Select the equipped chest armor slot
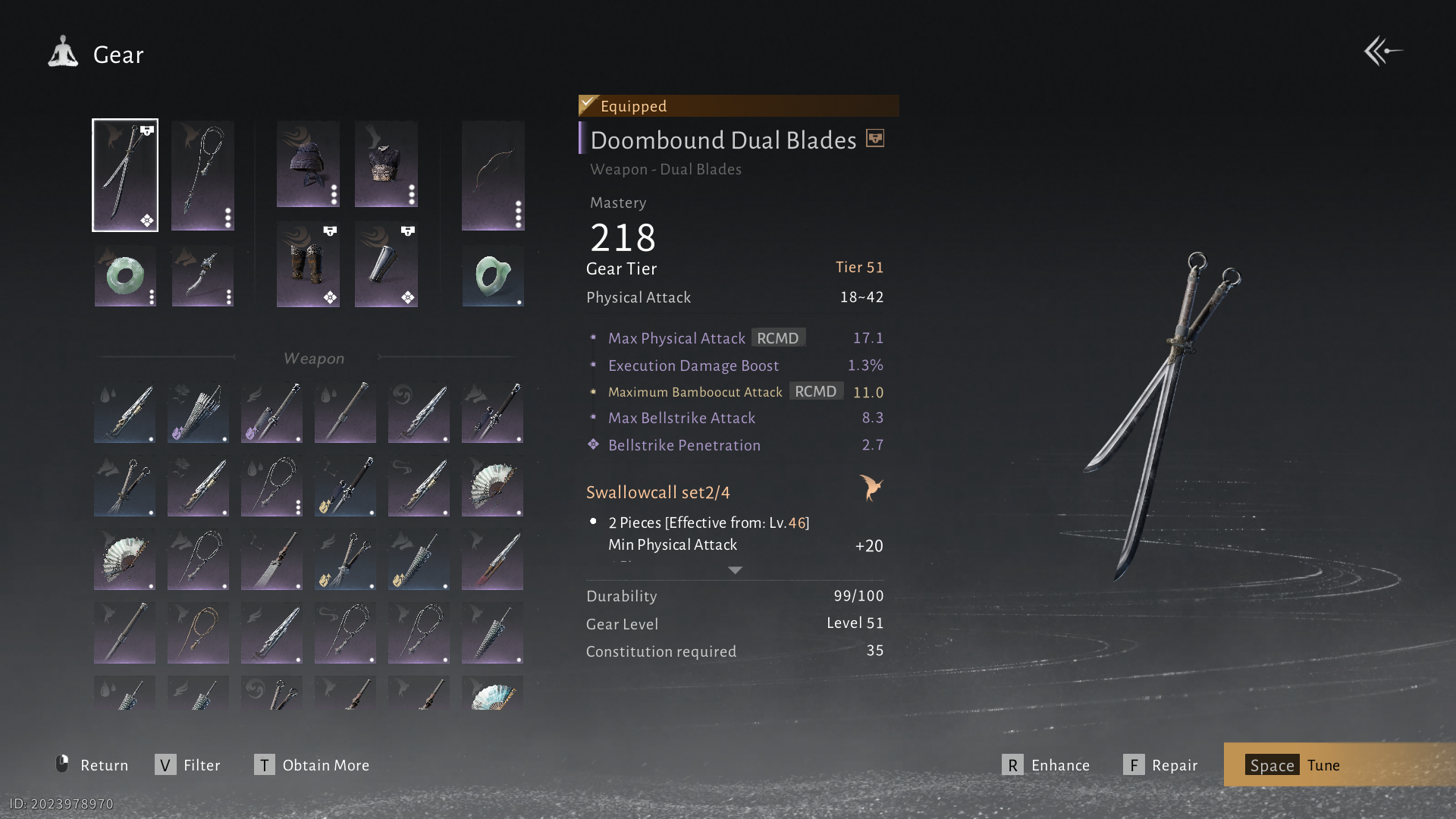The width and height of the screenshot is (1456, 819). pos(386,164)
